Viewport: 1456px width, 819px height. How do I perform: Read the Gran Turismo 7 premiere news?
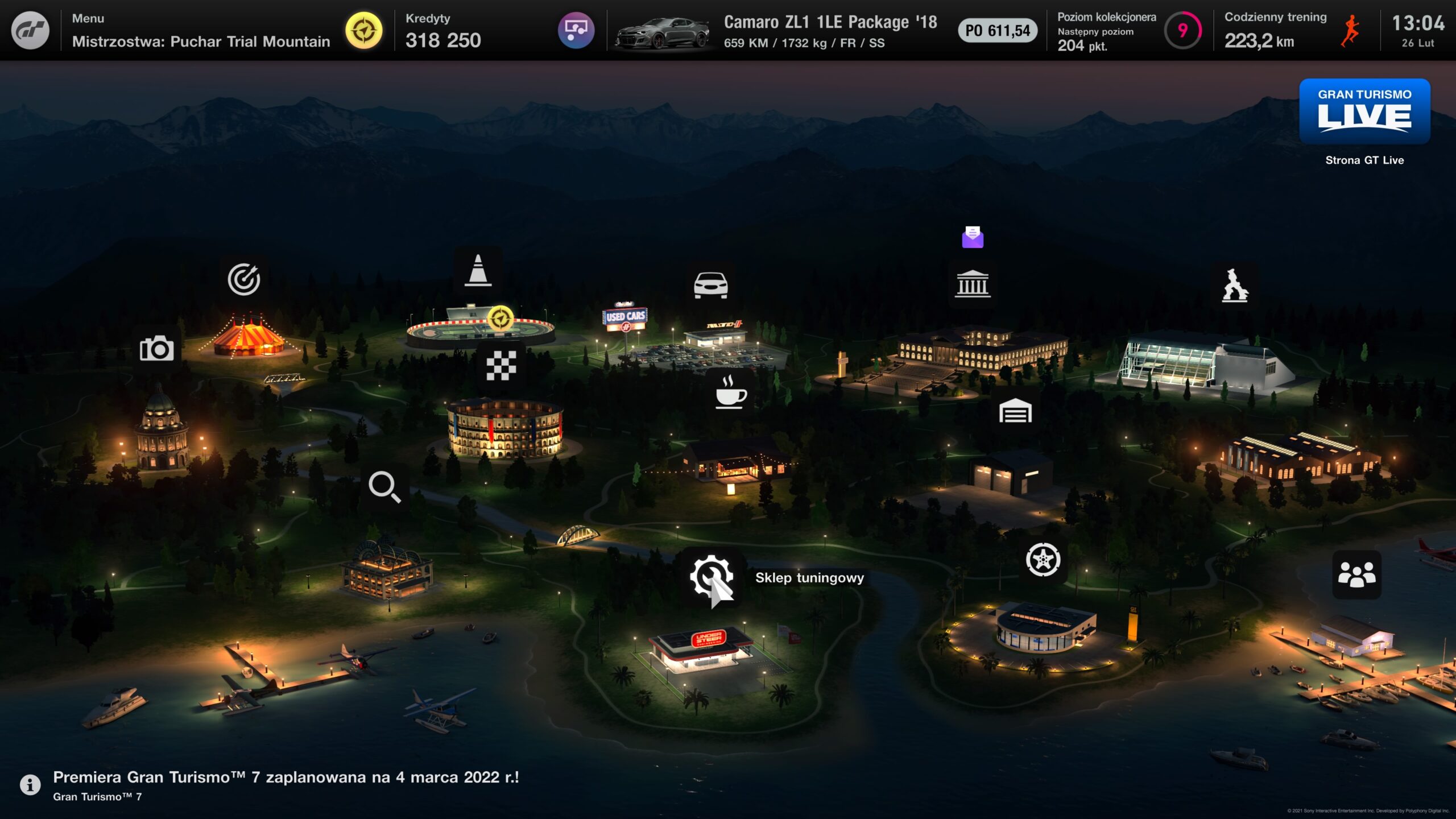coord(284,784)
